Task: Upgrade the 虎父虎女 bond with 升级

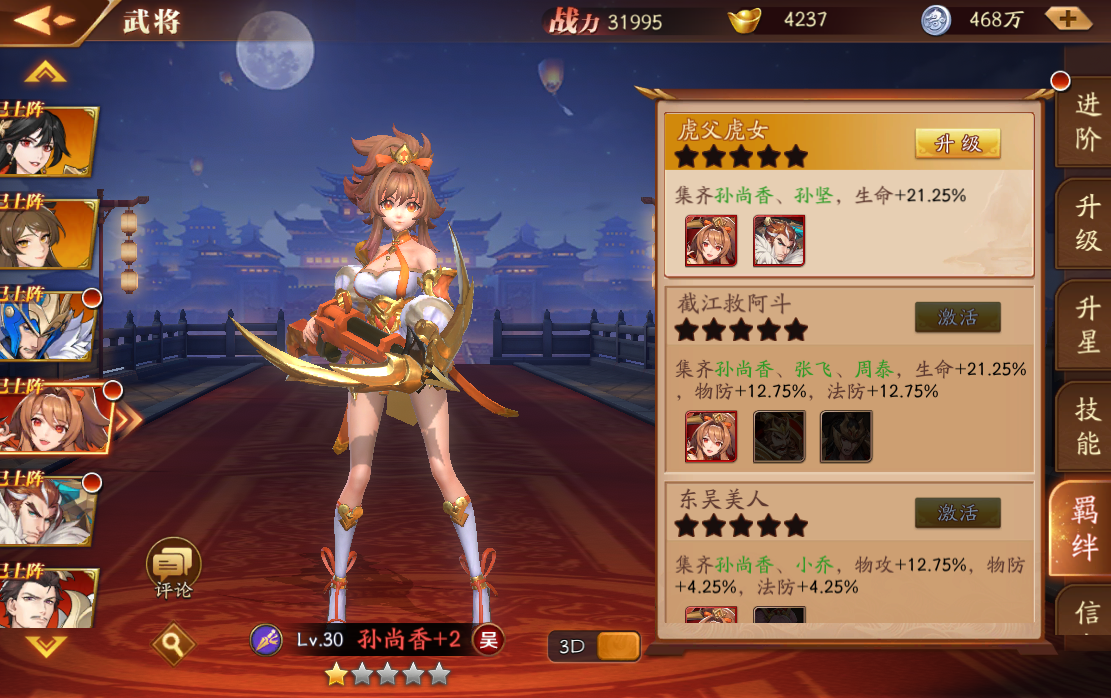Action: coord(957,143)
